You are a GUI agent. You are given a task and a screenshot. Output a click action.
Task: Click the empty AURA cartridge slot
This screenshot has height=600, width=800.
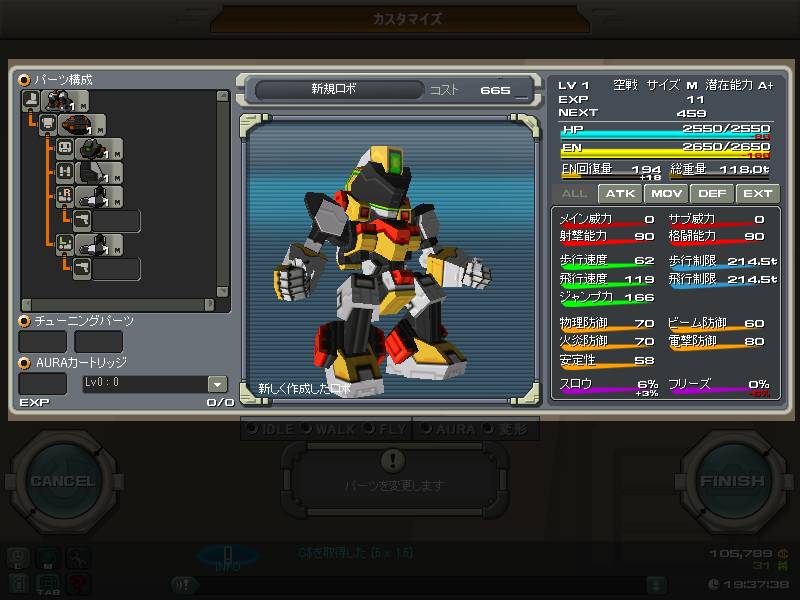tap(43, 384)
